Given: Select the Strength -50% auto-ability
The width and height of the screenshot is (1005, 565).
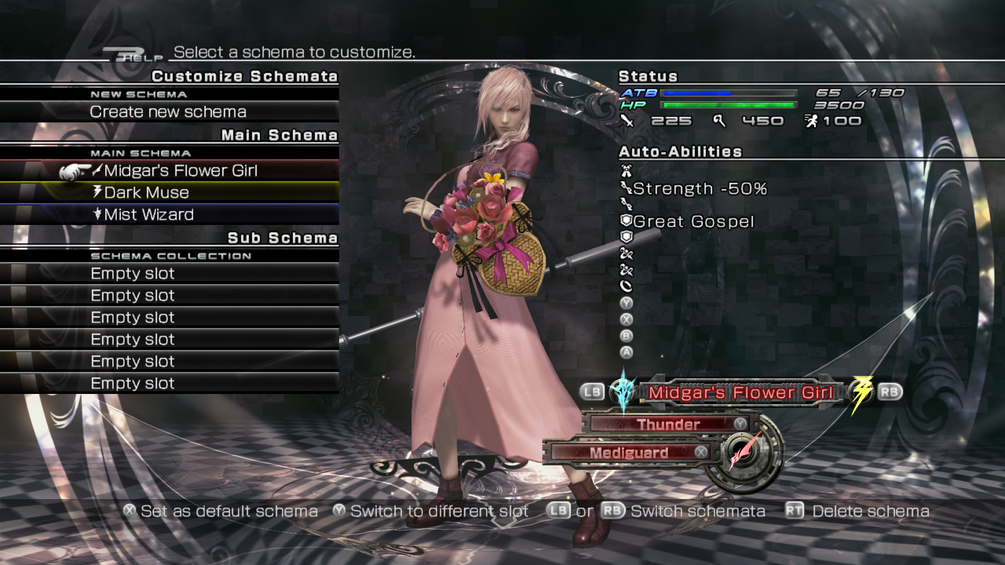Looking at the screenshot, I should tap(699, 188).
